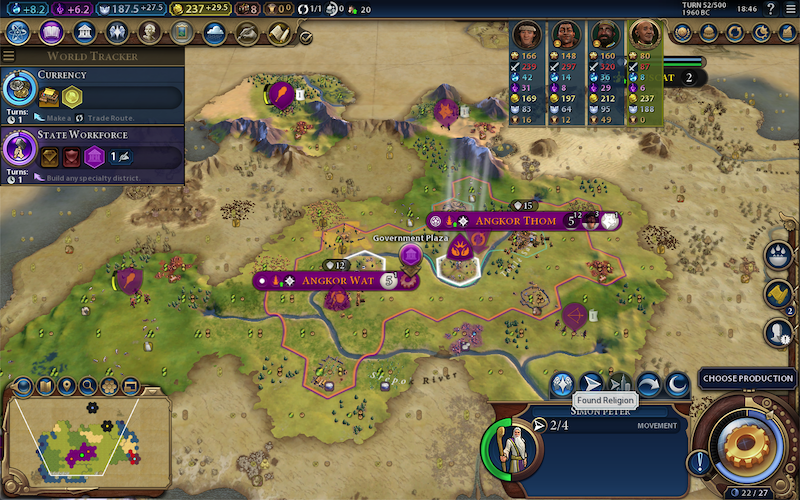Activate the Found Religion unit action
Viewport: 800px width, 500px height.
click(x=562, y=383)
